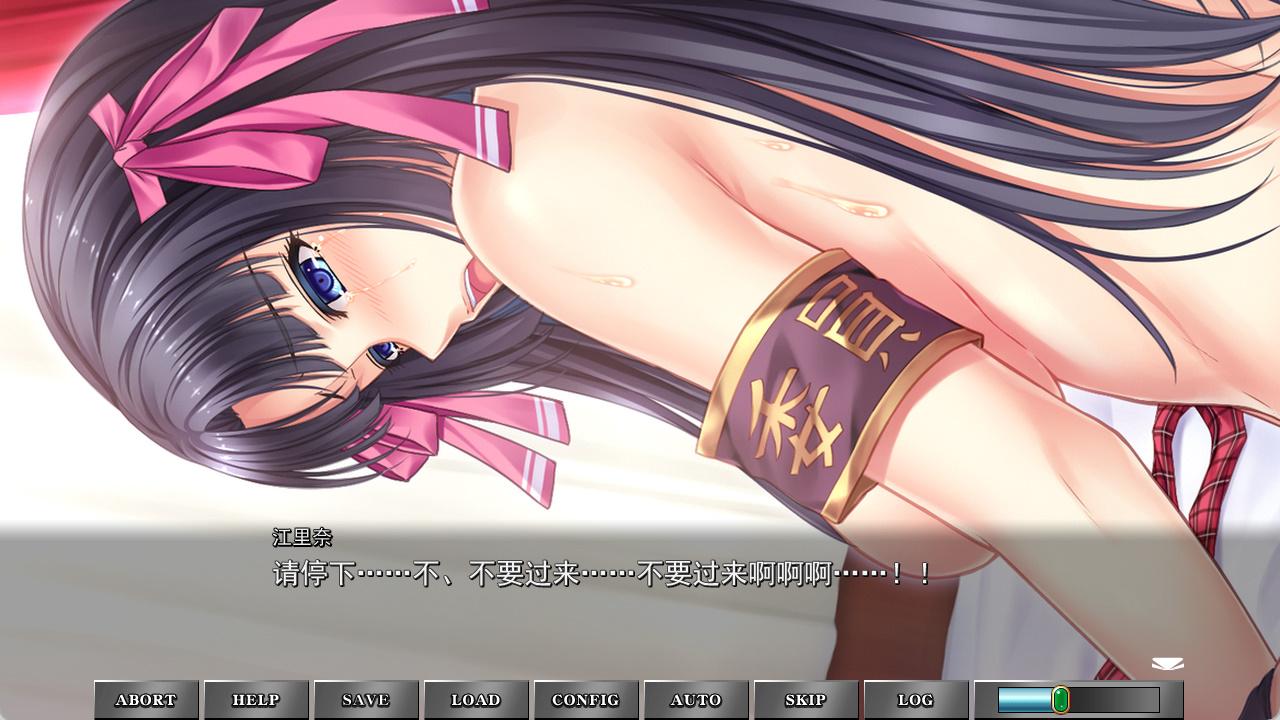
Task: Enable AUTO text advance
Action: (x=696, y=700)
